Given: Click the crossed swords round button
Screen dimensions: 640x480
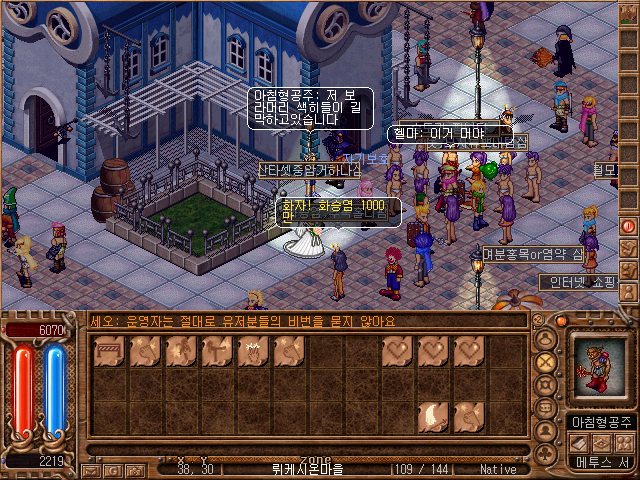Looking at the screenshot, I should tap(546, 361).
